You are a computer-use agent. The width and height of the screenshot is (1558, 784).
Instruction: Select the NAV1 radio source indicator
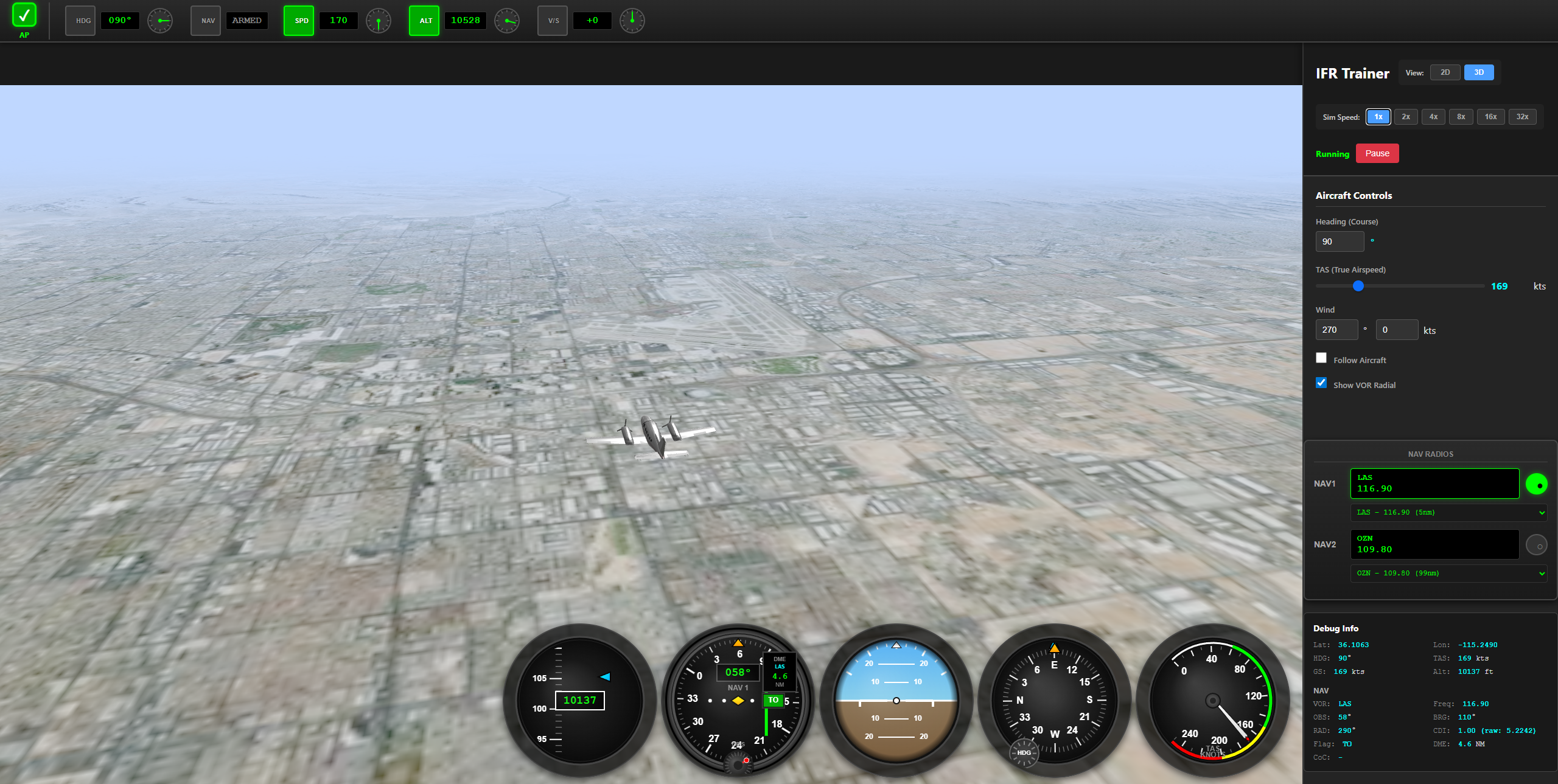[x=1537, y=484]
